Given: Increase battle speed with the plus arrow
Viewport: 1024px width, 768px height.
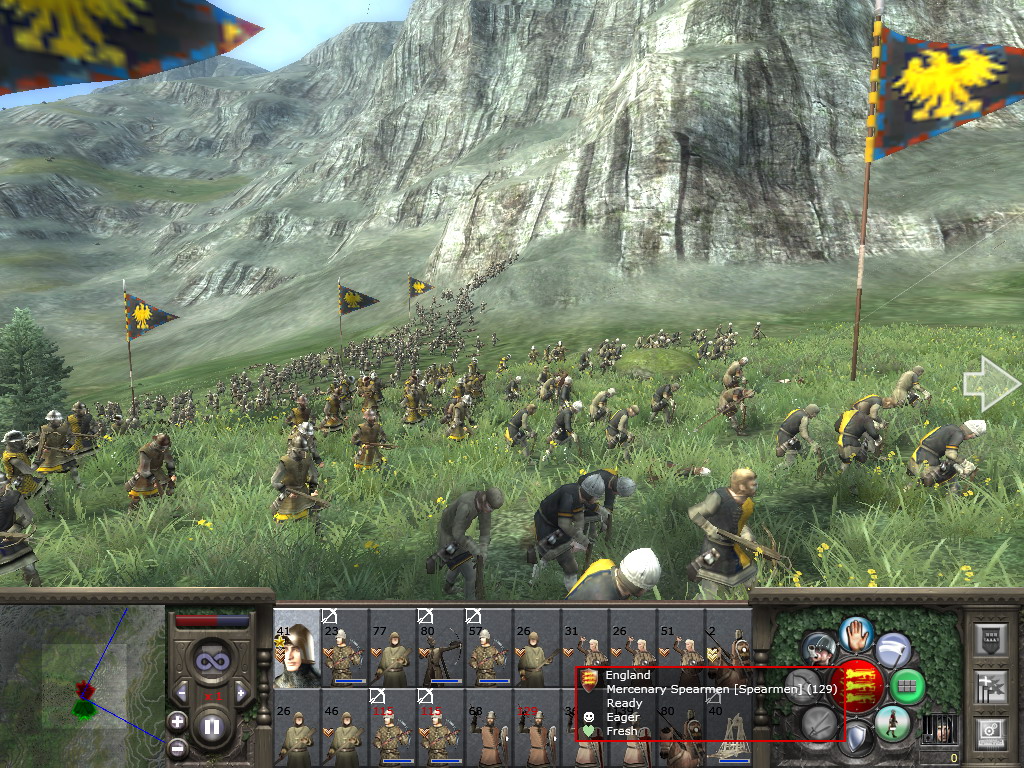Looking at the screenshot, I should point(240,693).
